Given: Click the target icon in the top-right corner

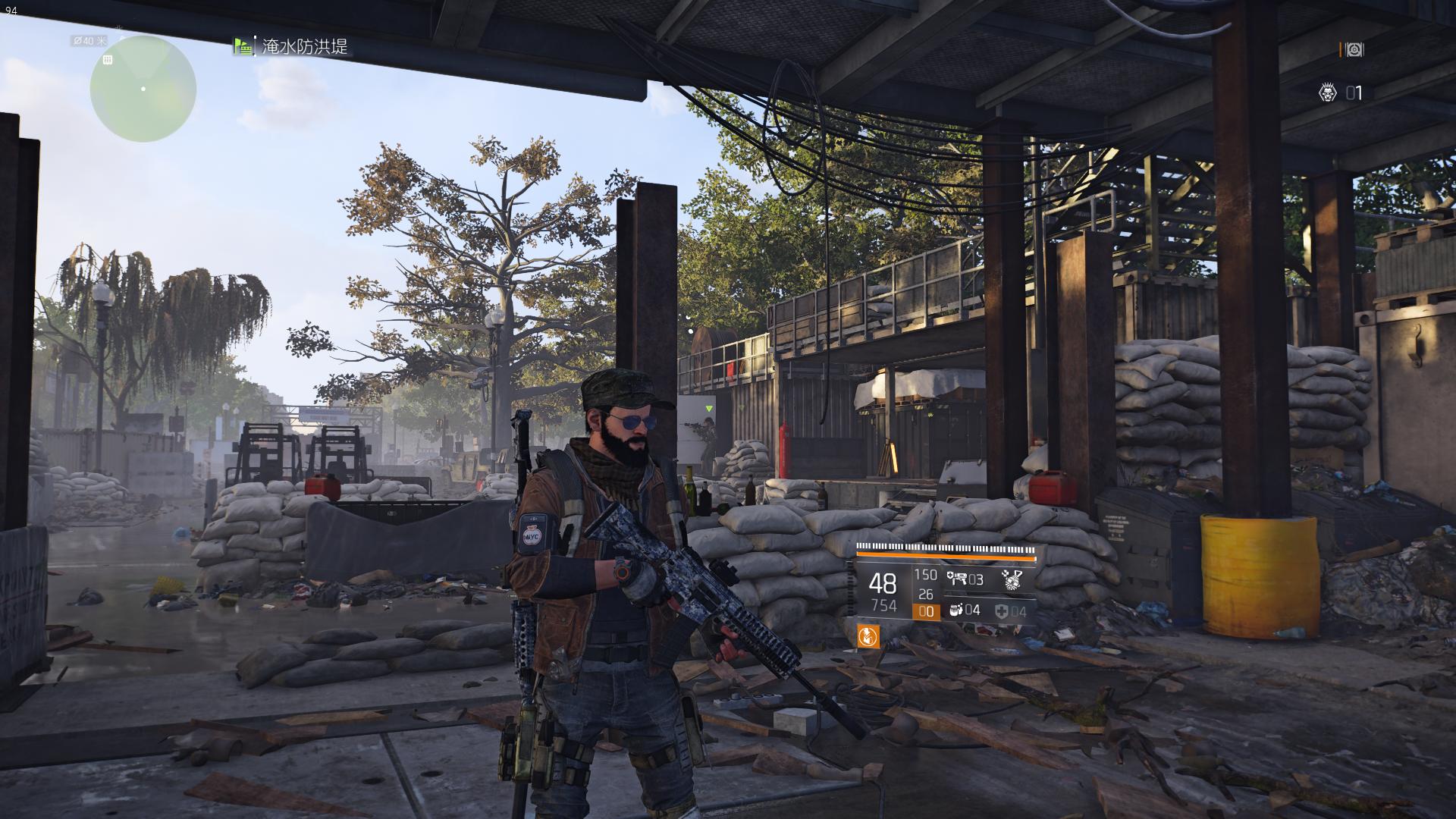Looking at the screenshot, I should click(x=1353, y=50).
